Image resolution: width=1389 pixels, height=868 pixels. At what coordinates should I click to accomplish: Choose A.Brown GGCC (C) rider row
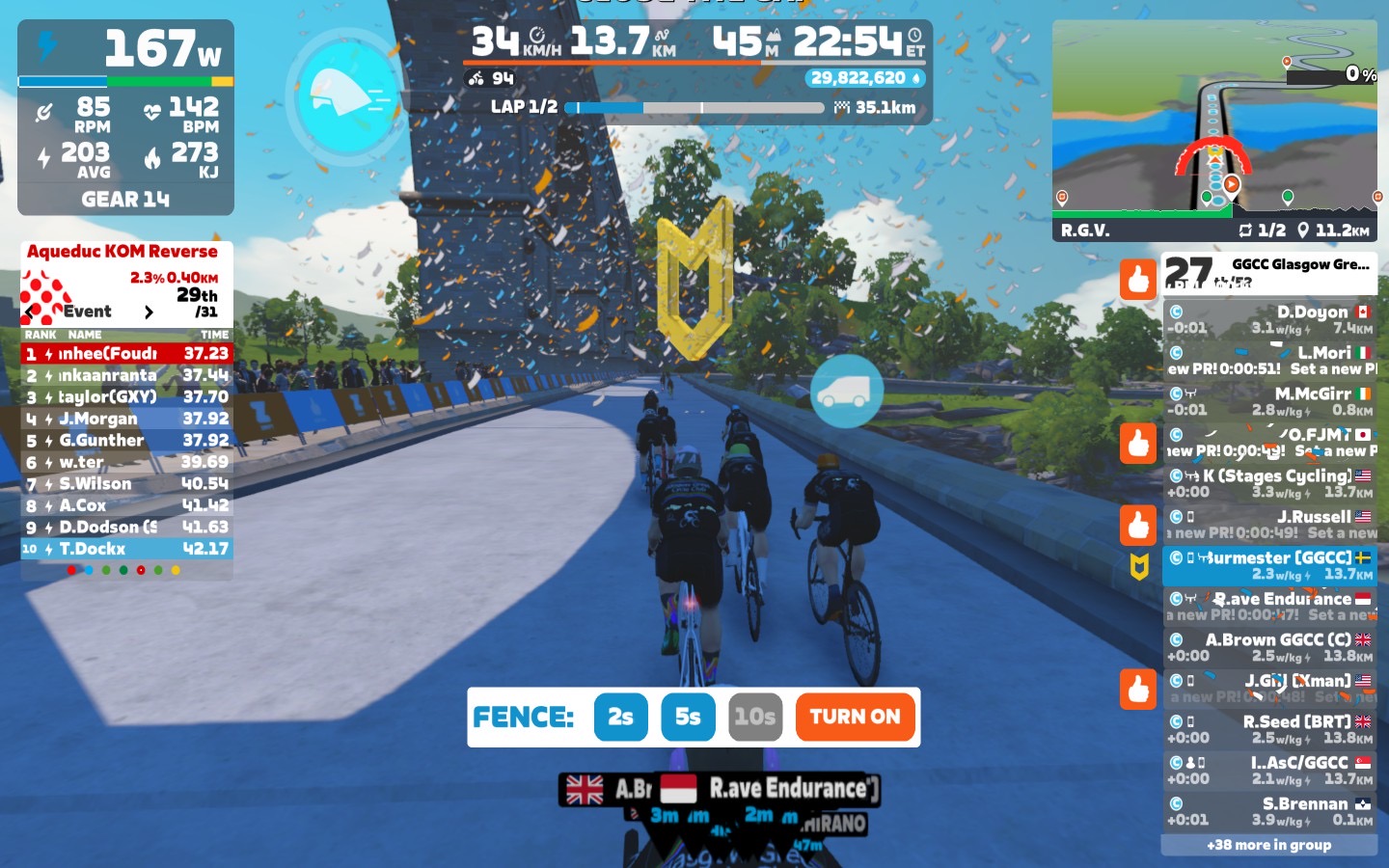click(x=1268, y=647)
